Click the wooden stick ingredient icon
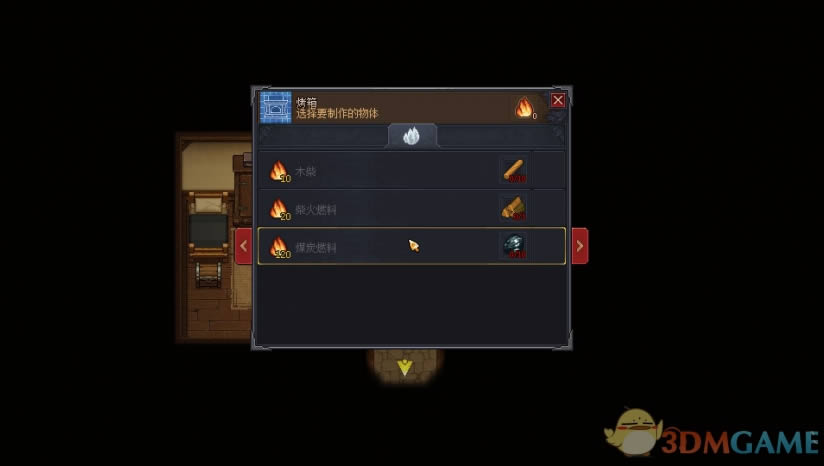 pyautogui.click(x=515, y=171)
